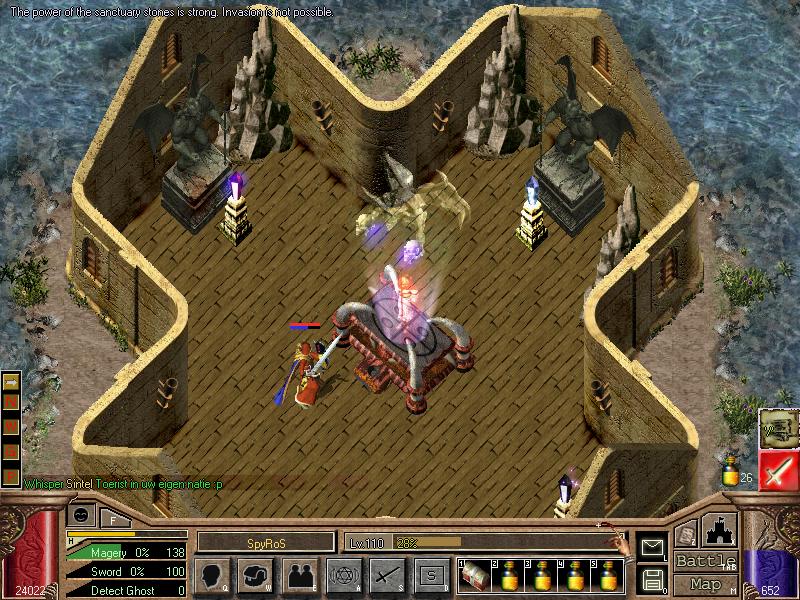Click the floppy disk save icon

point(652,579)
